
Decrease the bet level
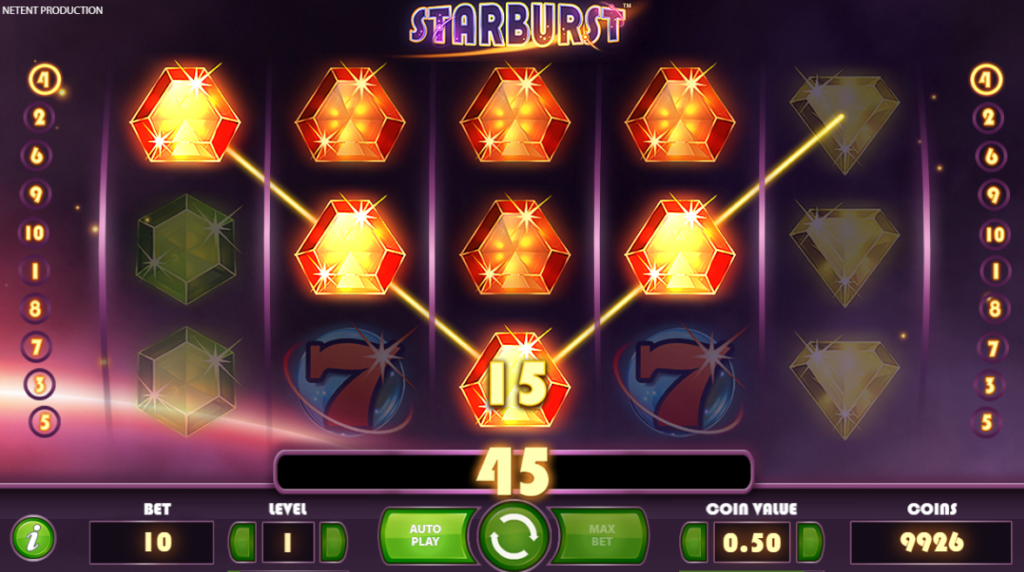point(243,541)
